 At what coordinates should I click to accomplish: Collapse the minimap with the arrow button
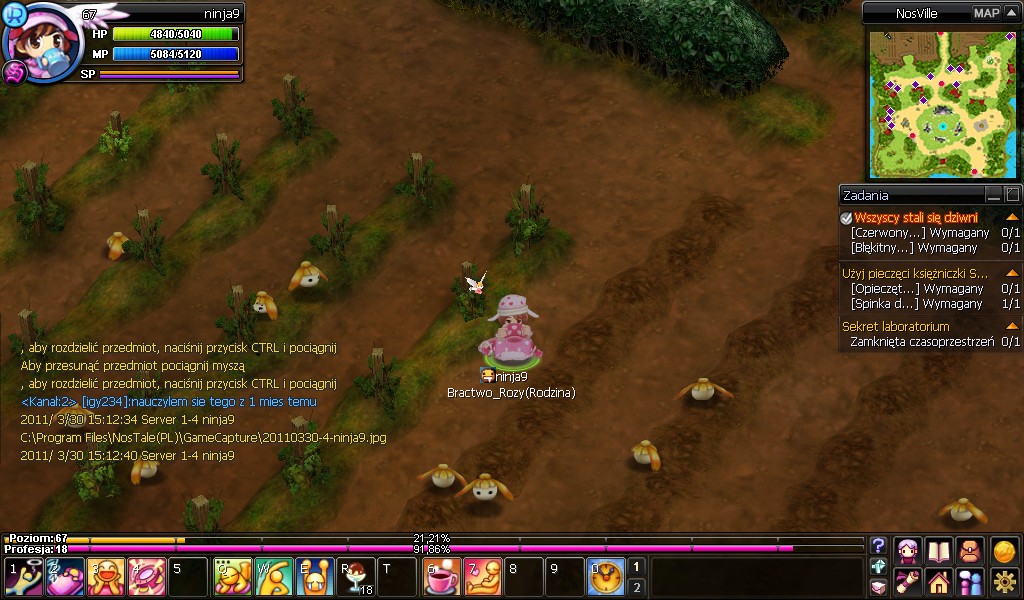click(x=1011, y=13)
